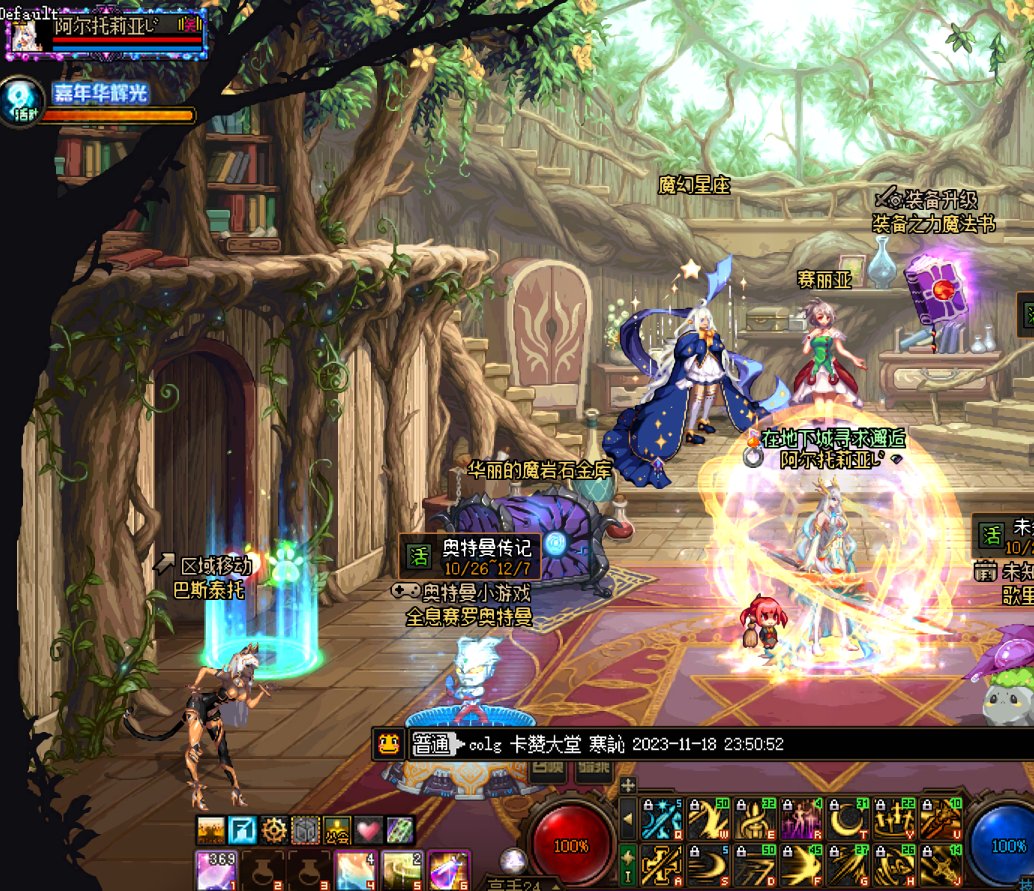1034x891 pixels.
Task: Click the chat channel emoji button
Action: [389, 743]
